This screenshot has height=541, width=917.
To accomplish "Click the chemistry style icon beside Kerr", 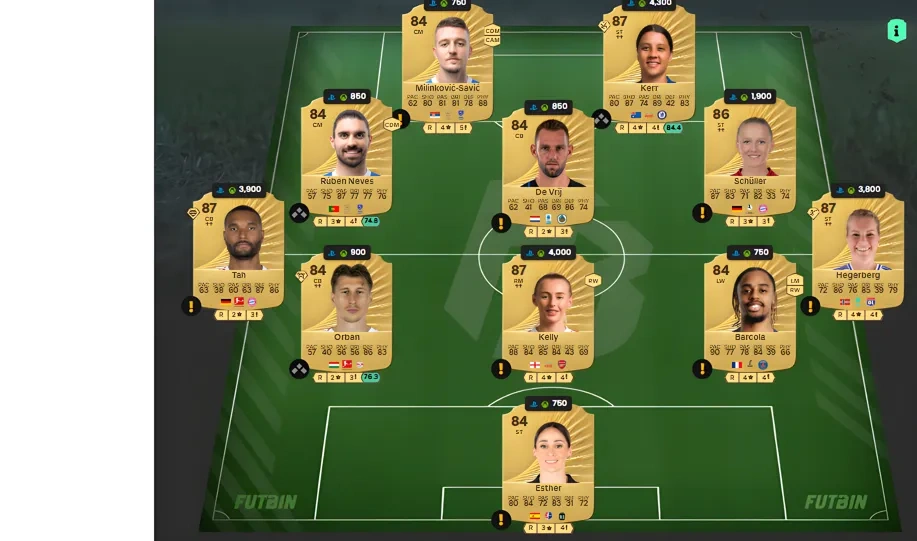I will (601, 118).
